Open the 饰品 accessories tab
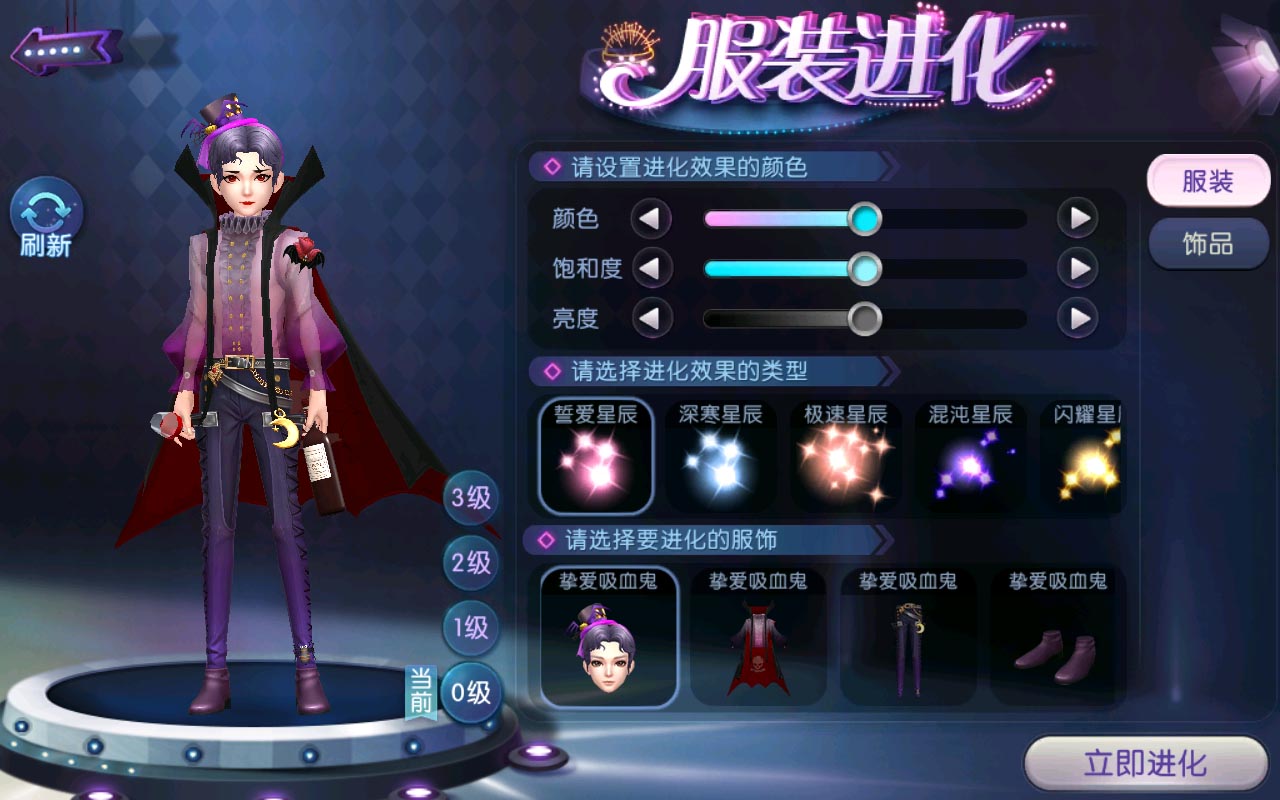 pyautogui.click(x=1207, y=244)
